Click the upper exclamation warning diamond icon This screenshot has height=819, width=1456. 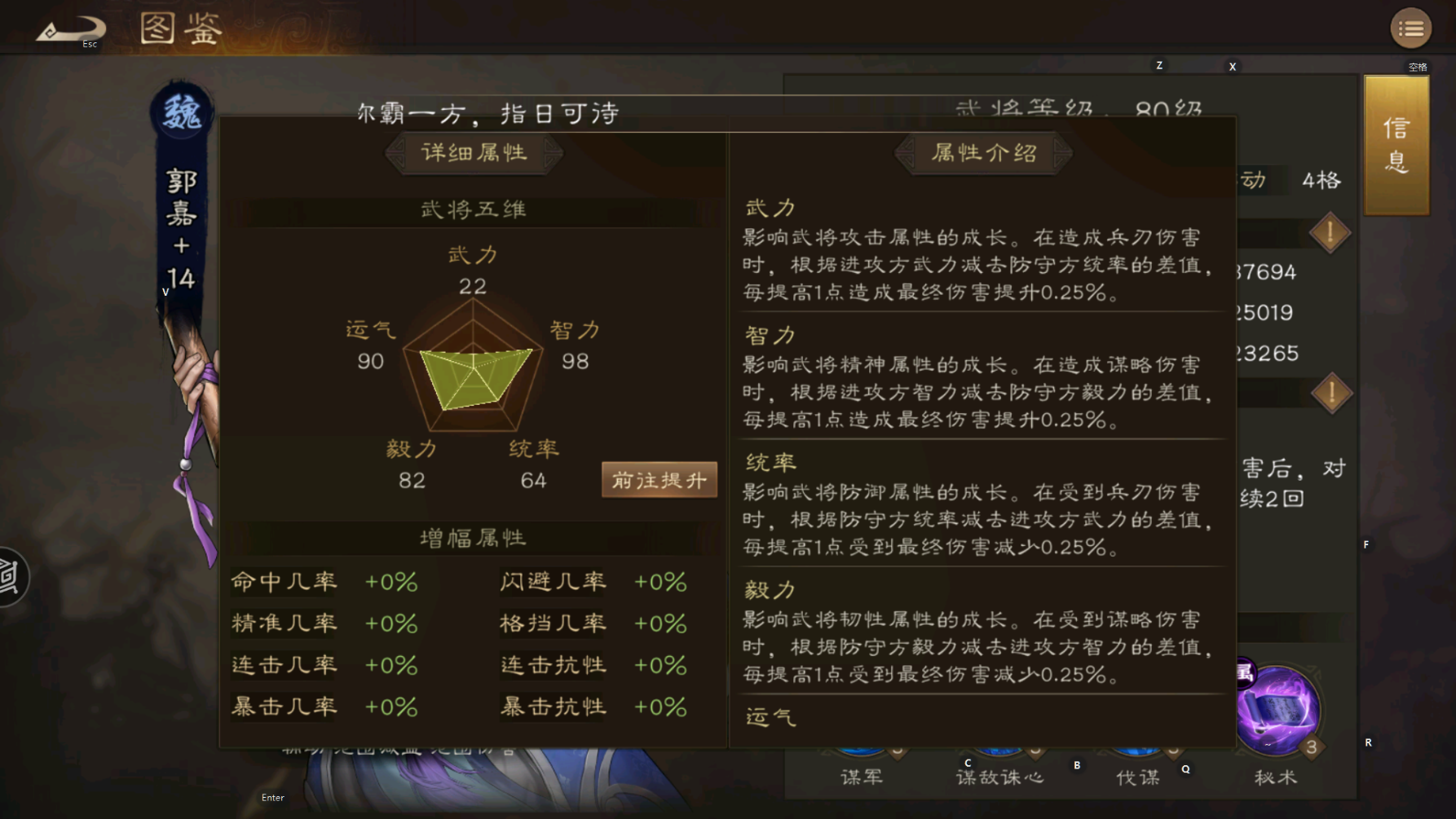coord(1330,232)
